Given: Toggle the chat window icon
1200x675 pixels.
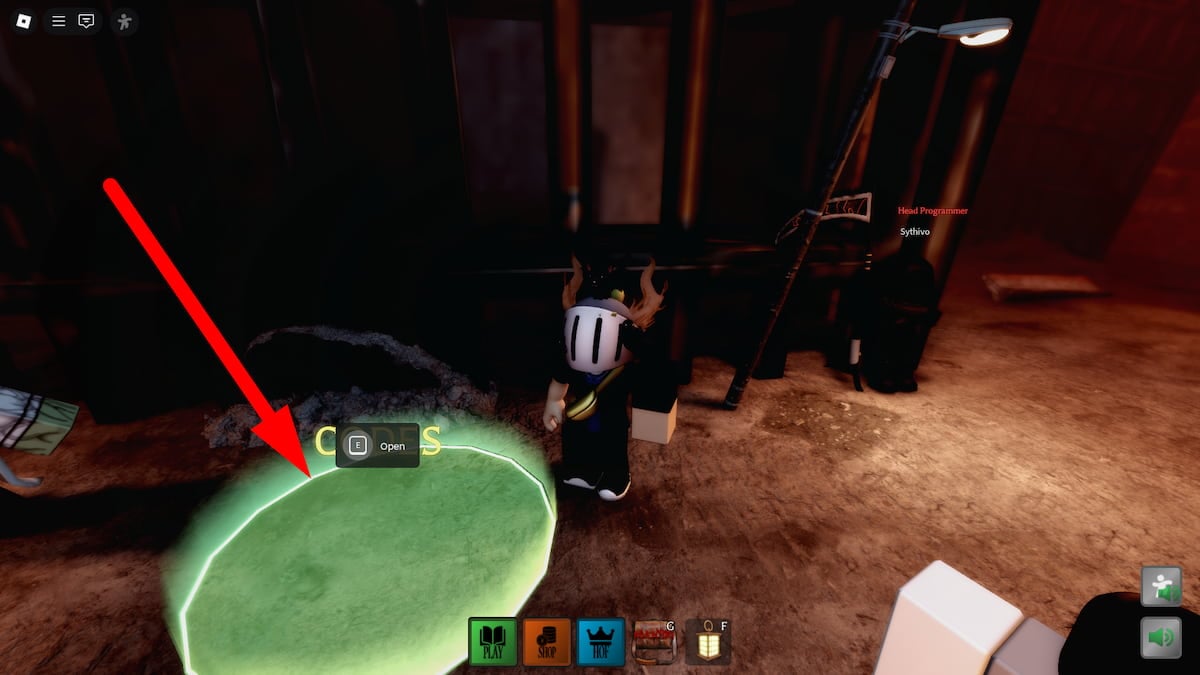Looking at the screenshot, I should [x=87, y=20].
